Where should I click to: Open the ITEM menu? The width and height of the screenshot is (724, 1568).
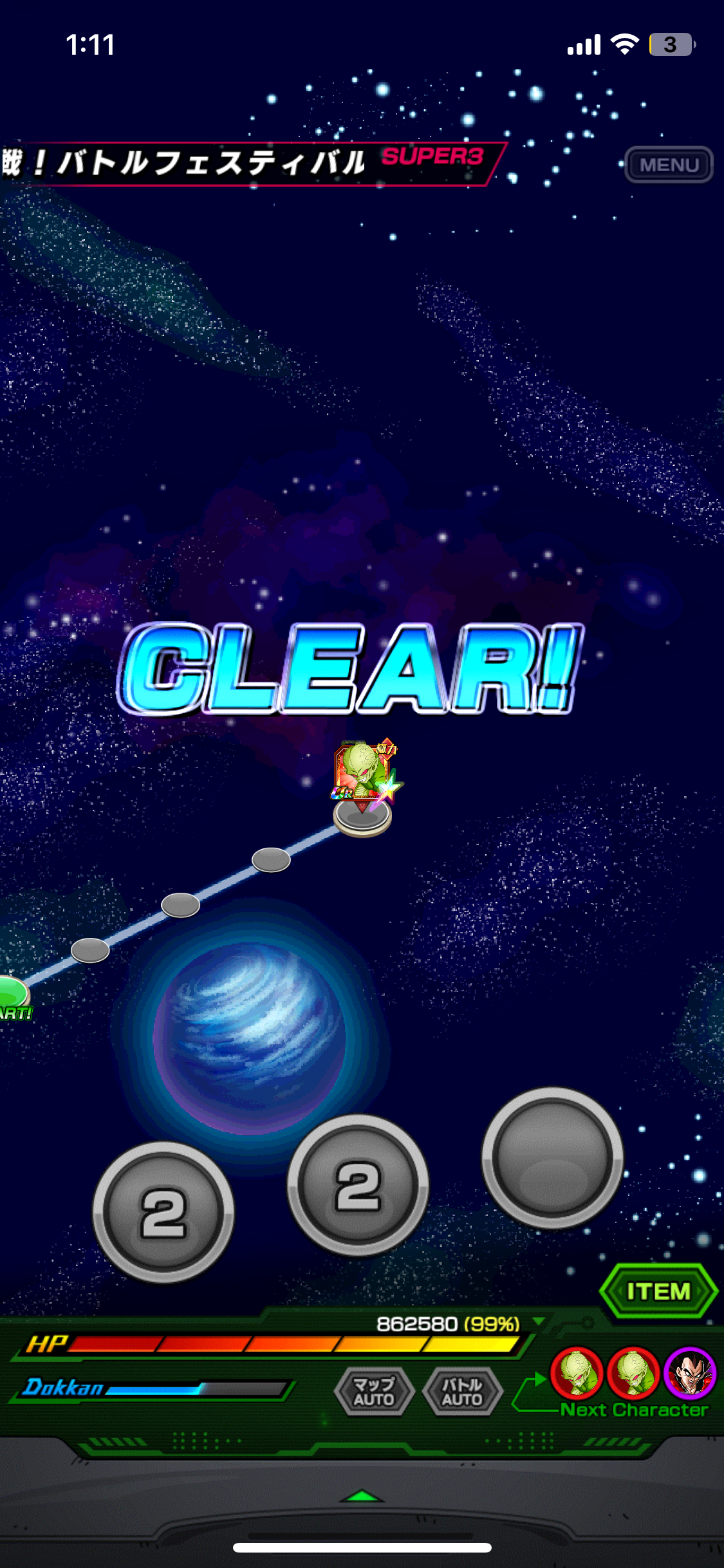pyautogui.click(x=658, y=1291)
